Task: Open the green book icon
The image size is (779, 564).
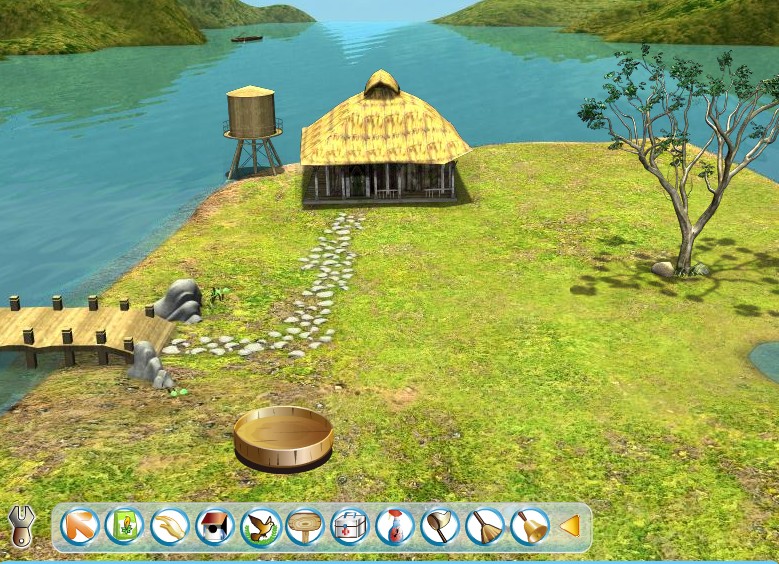Action: (x=125, y=526)
